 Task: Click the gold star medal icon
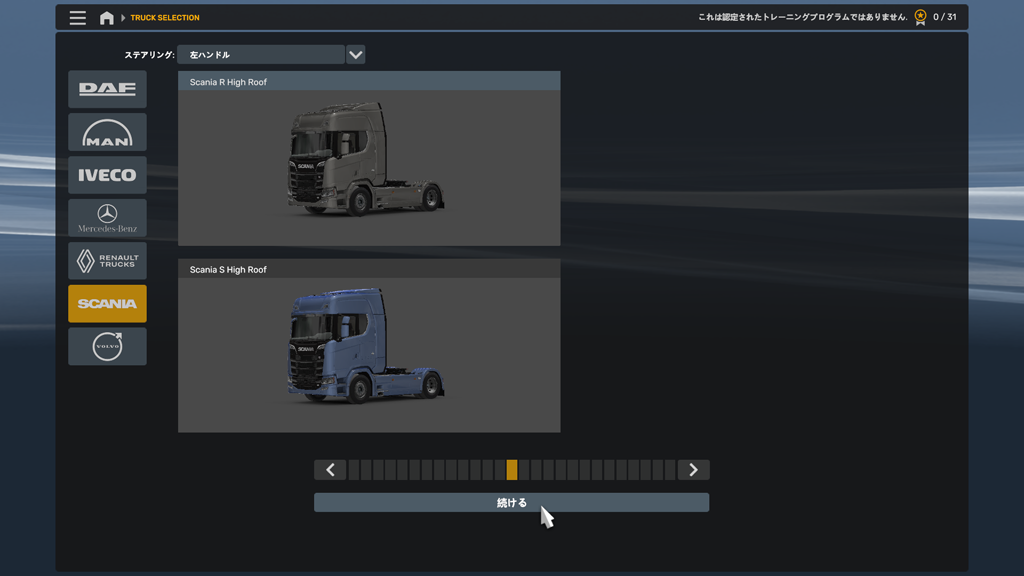pos(920,17)
